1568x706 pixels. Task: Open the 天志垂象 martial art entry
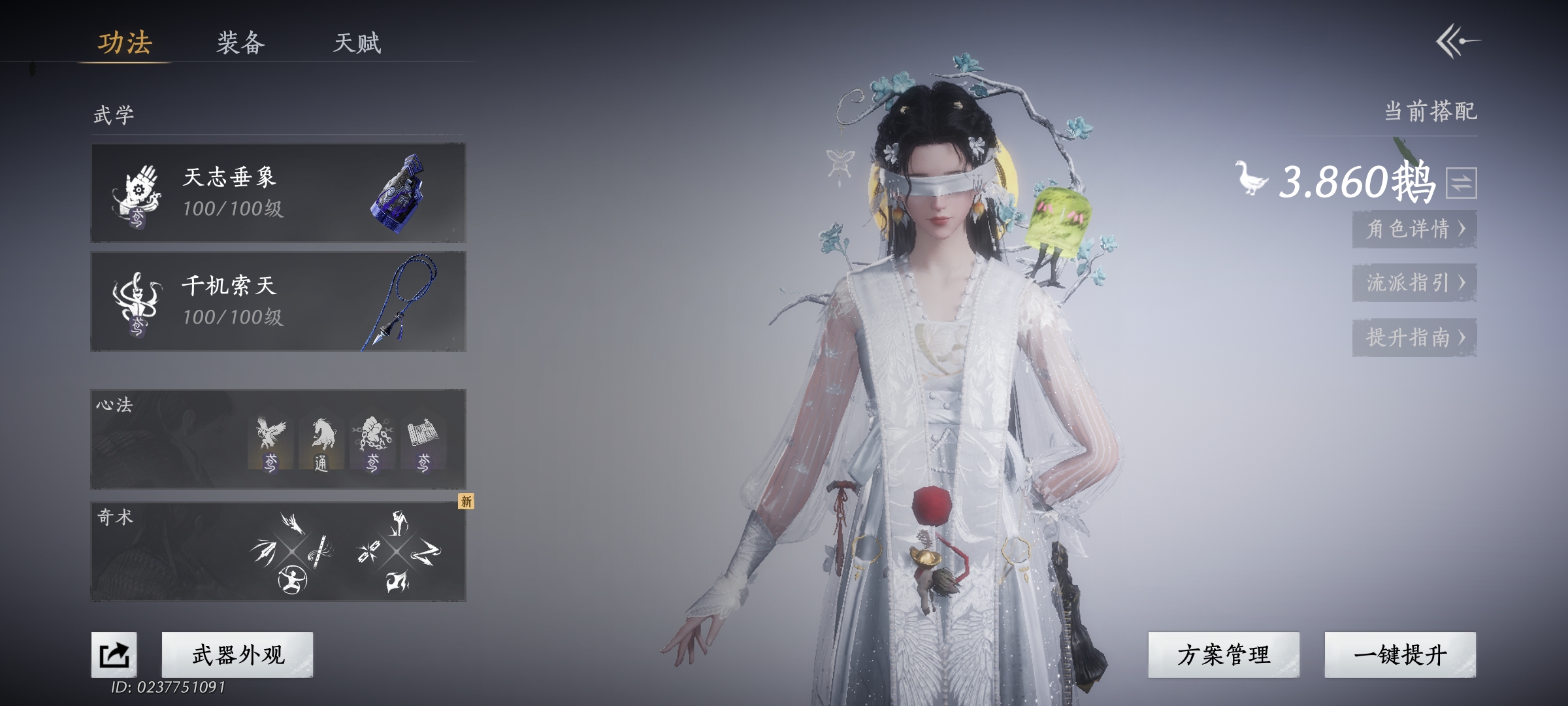278,193
